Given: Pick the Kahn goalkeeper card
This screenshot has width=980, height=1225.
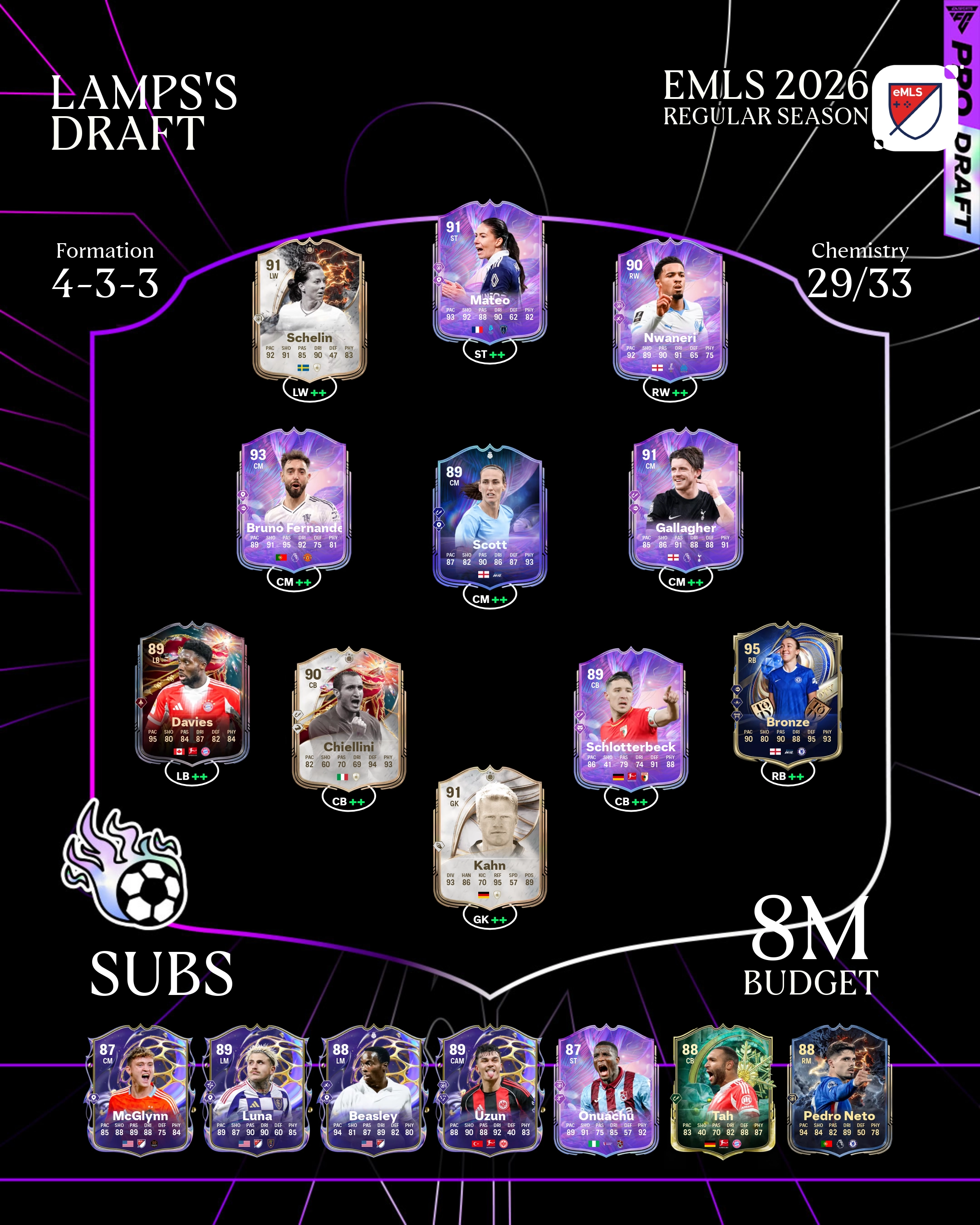Looking at the screenshot, I should [490, 837].
